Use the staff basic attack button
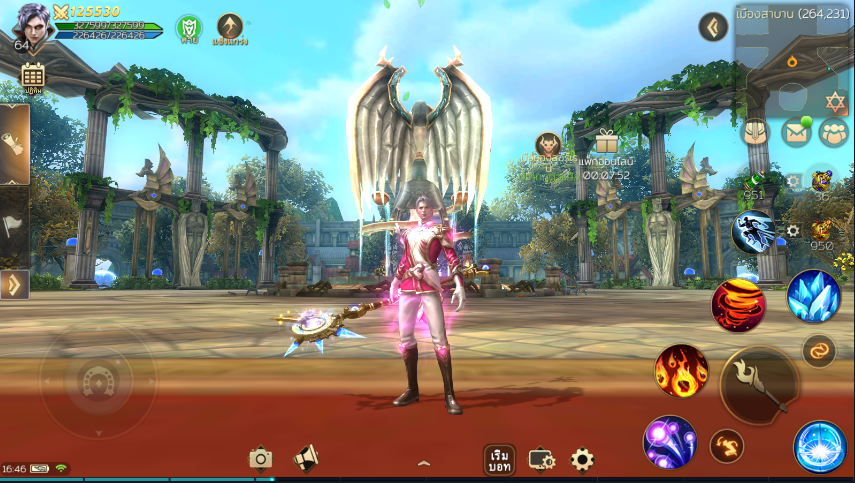This screenshot has width=855, height=483. click(759, 385)
